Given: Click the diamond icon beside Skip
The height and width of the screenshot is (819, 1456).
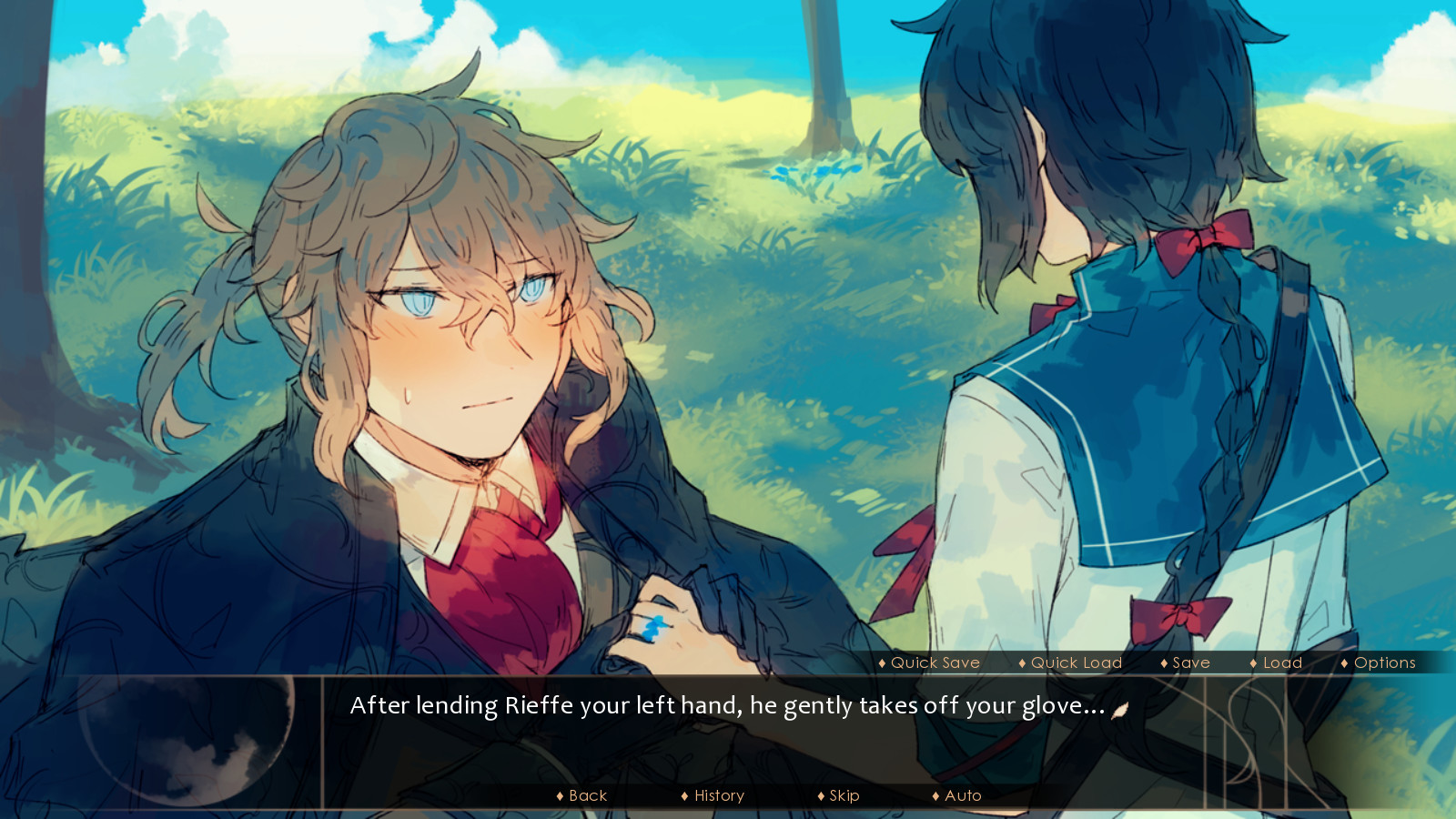Looking at the screenshot, I should pyautogui.click(x=822, y=795).
